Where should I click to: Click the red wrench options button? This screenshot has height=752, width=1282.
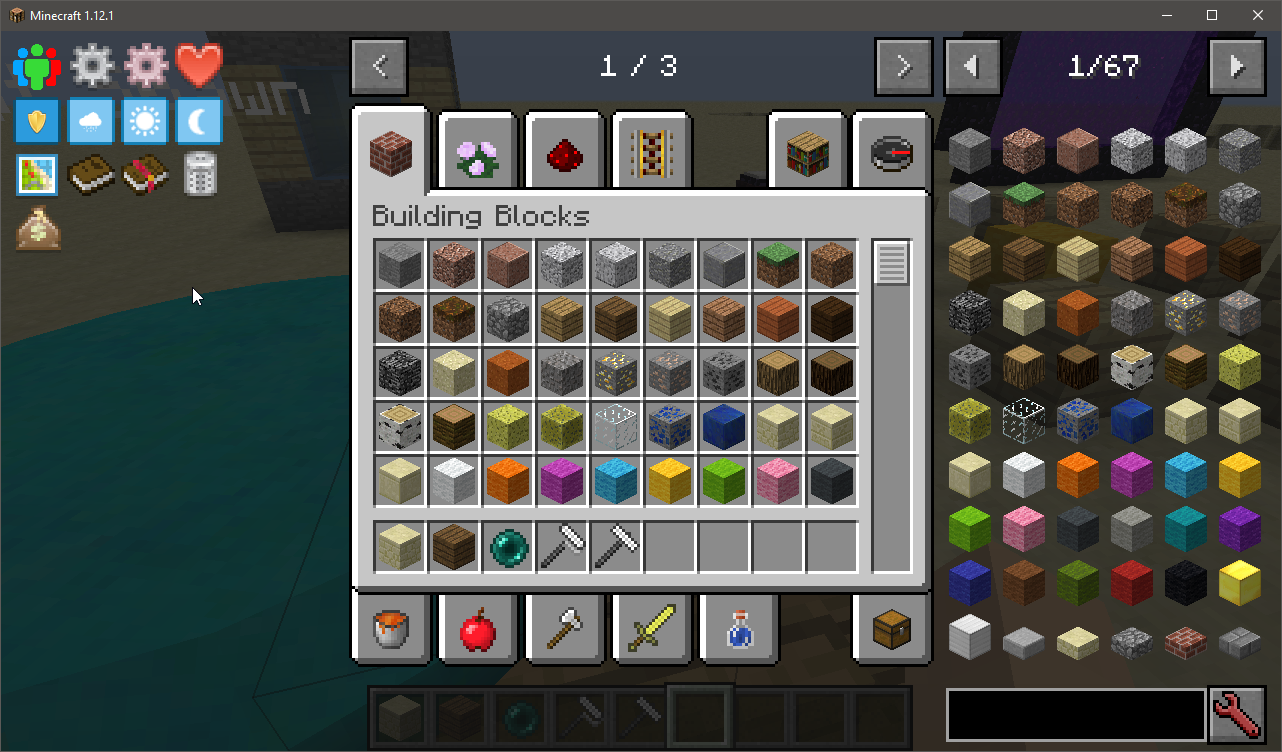click(x=1236, y=715)
